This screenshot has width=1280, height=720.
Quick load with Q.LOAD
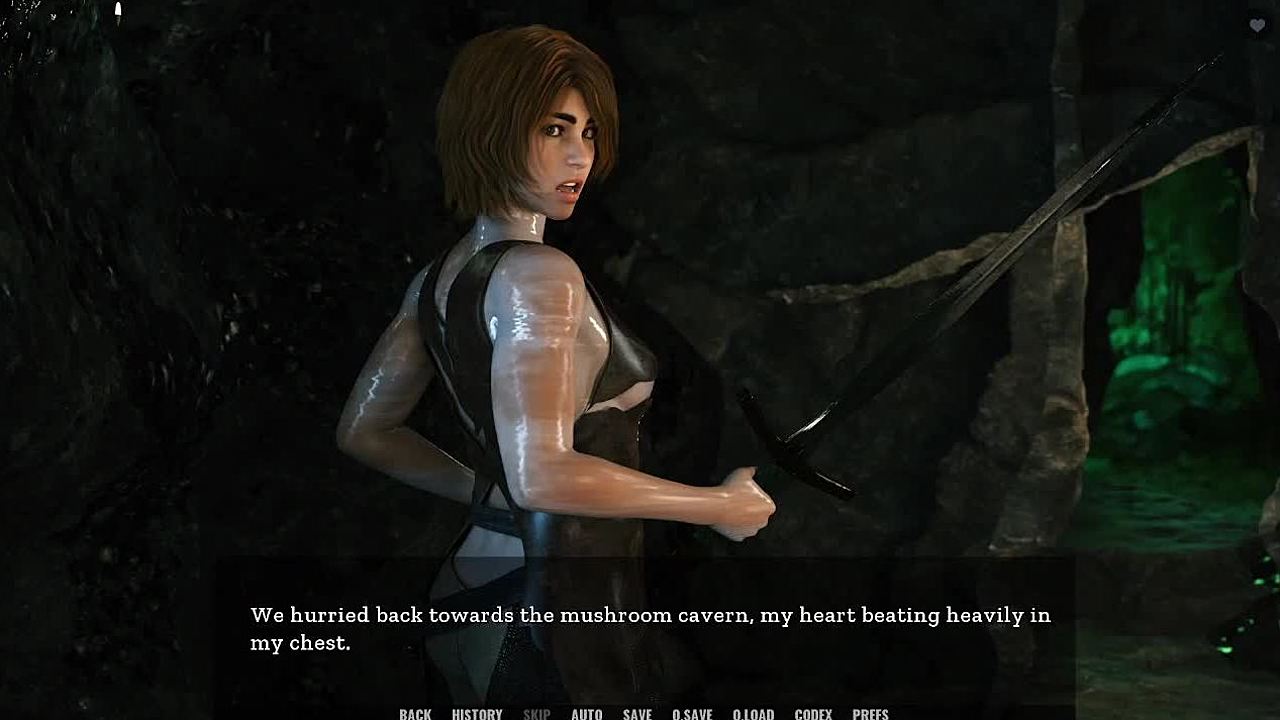pyautogui.click(x=753, y=713)
